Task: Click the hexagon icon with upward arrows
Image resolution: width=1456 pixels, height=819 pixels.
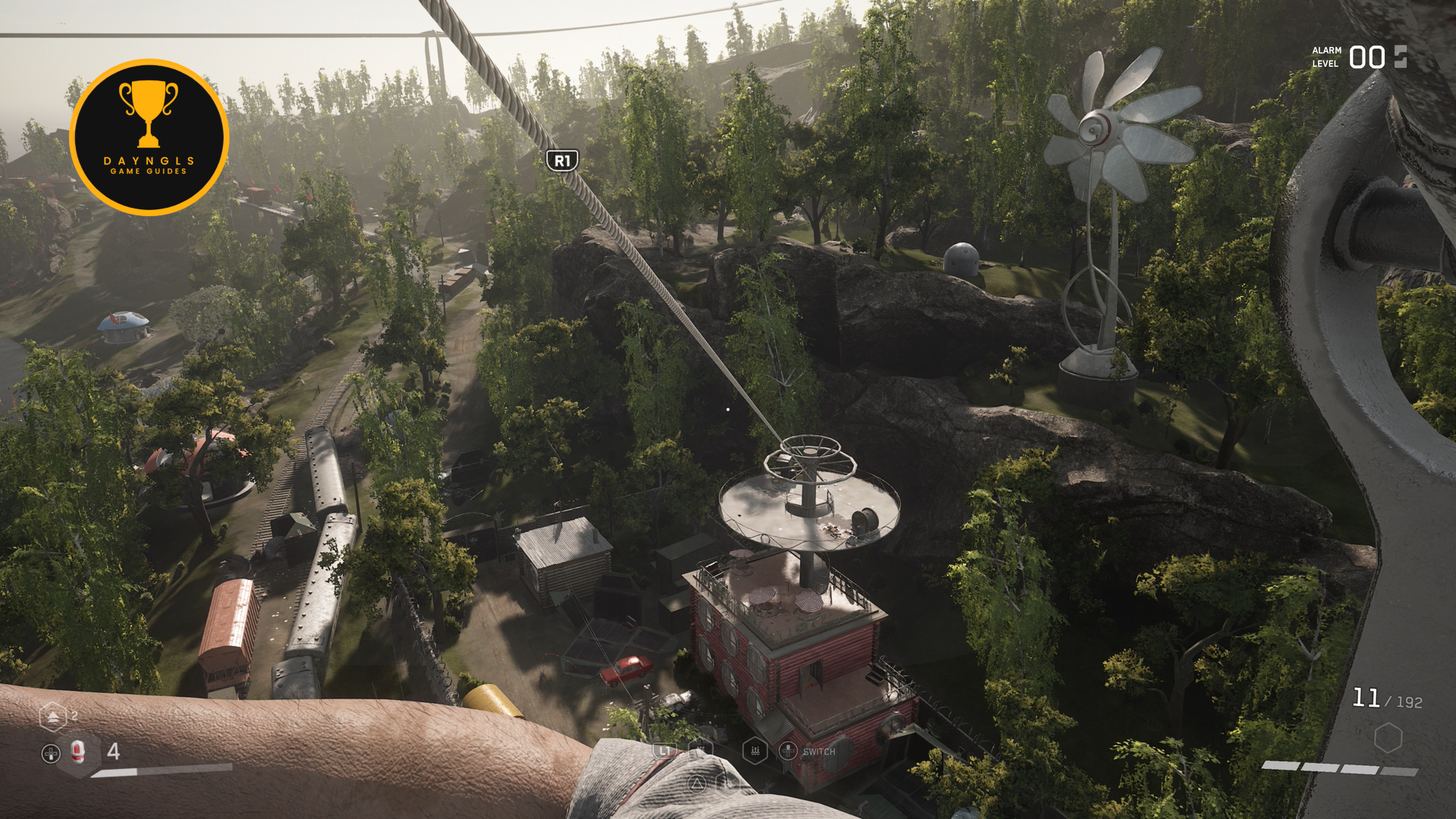Action: [x=52, y=717]
